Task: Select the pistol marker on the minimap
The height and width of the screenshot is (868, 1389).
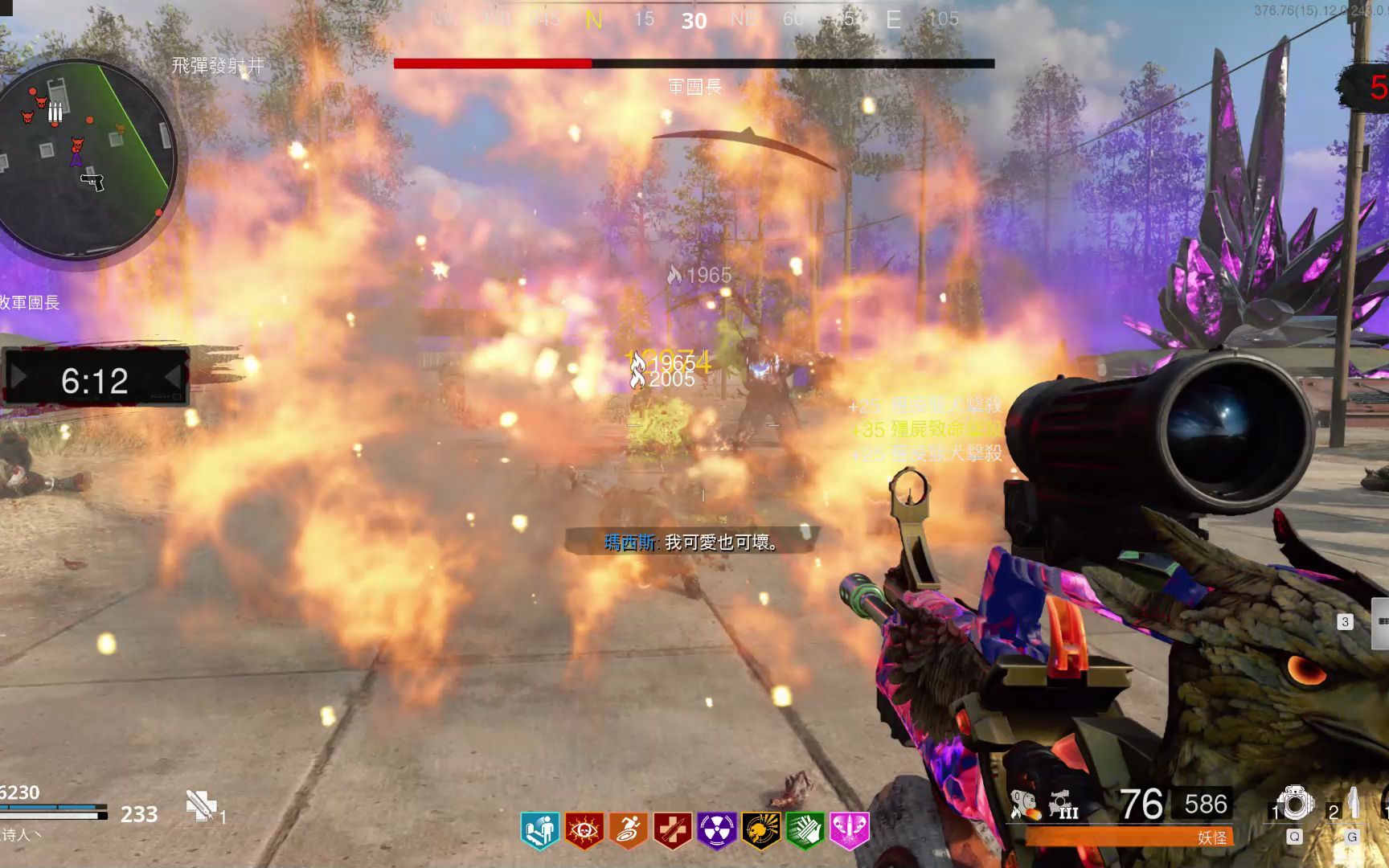Action: tap(93, 181)
